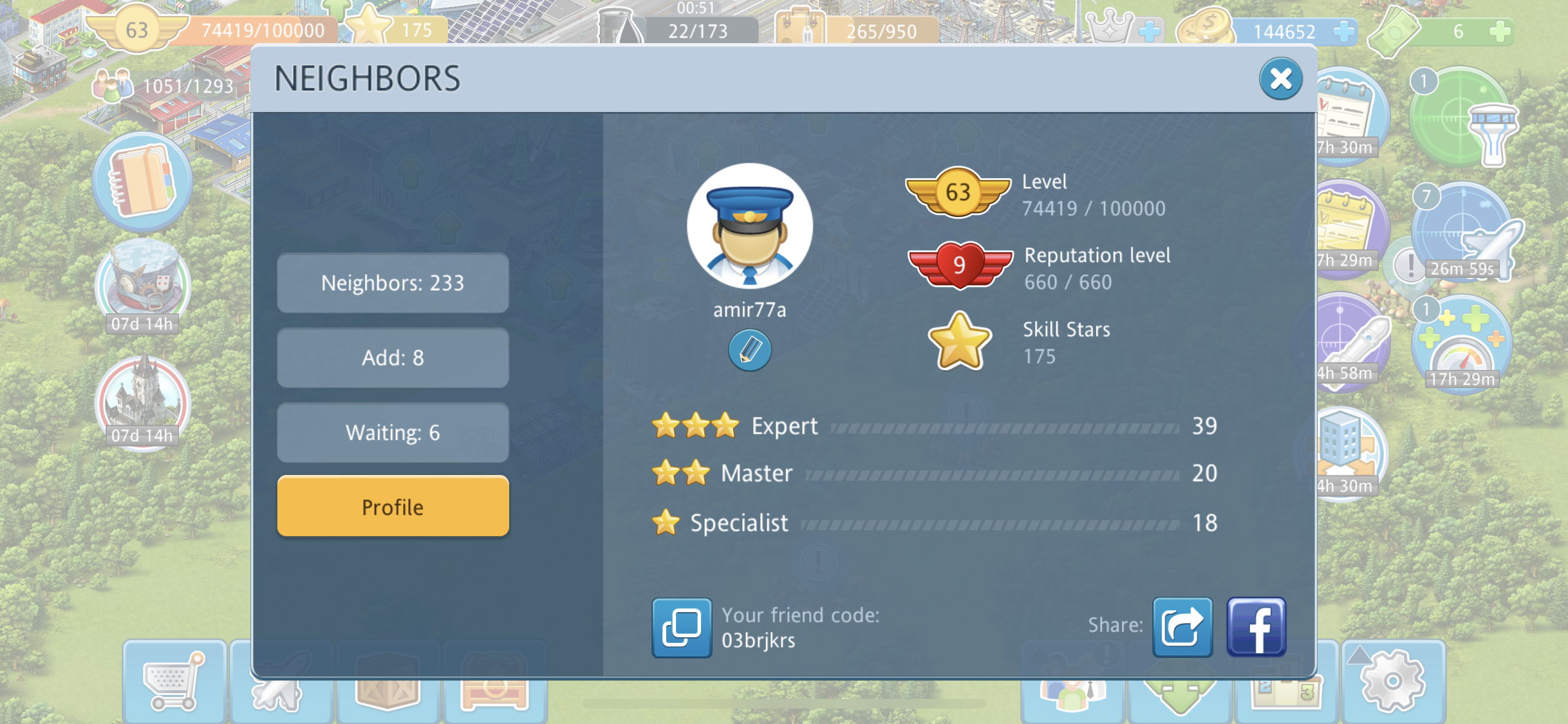Close the Neighbors window

pyautogui.click(x=1280, y=79)
